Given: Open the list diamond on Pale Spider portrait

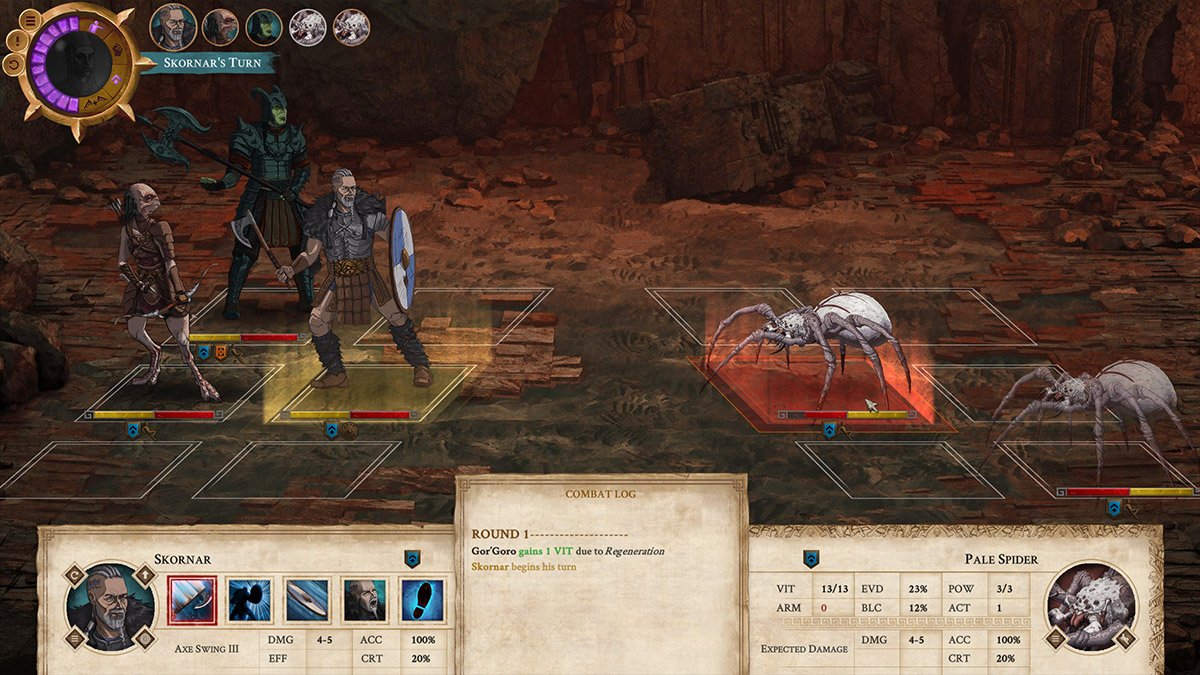Looking at the screenshot, I should [1055, 638].
